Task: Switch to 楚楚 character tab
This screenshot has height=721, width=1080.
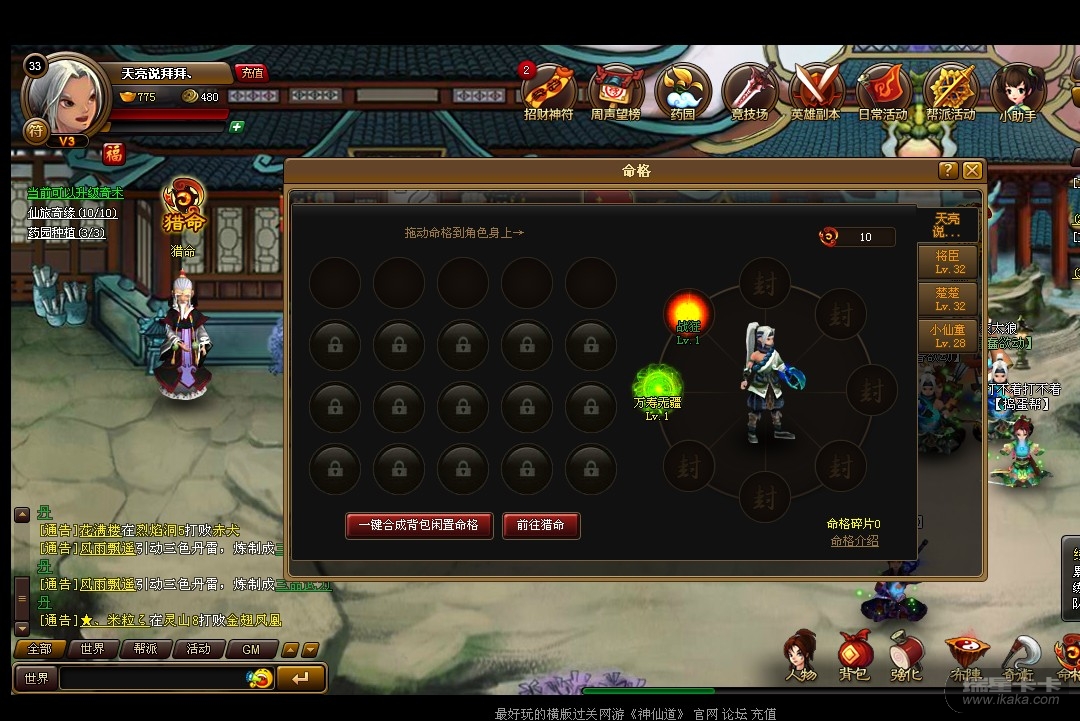Action: click(949, 299)
